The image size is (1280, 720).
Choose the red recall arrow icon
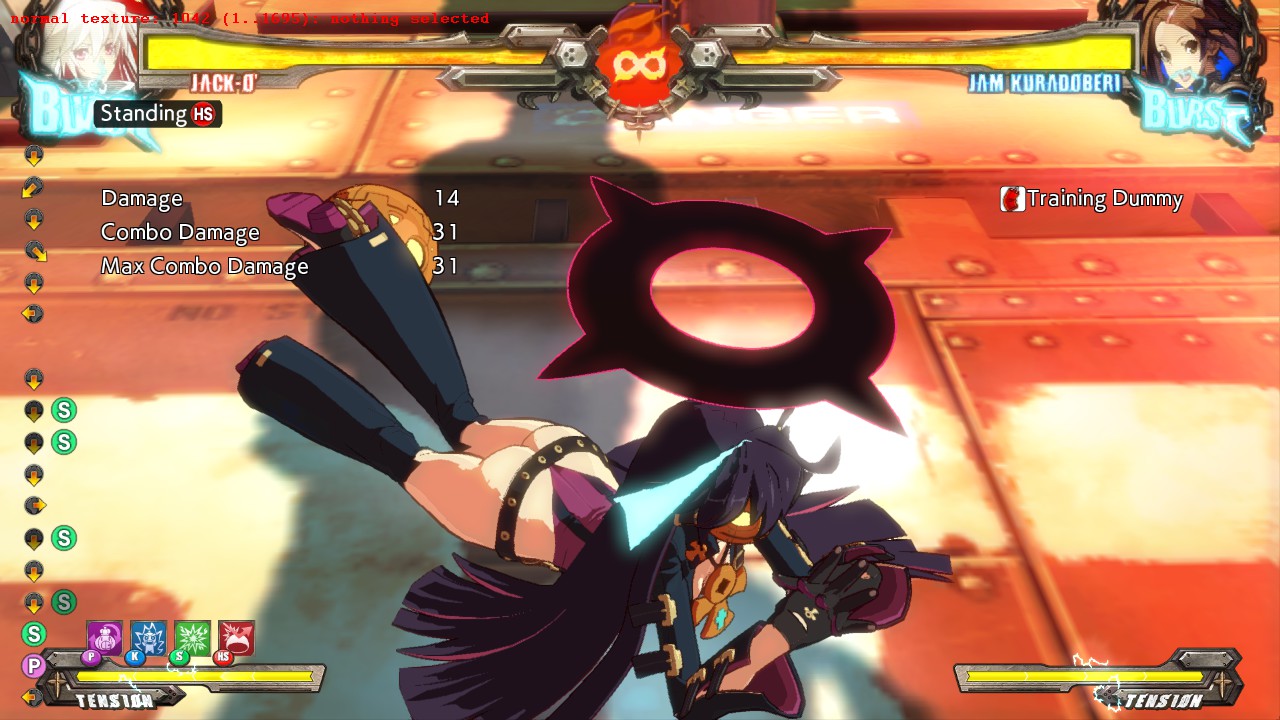[x=236, y=637]
